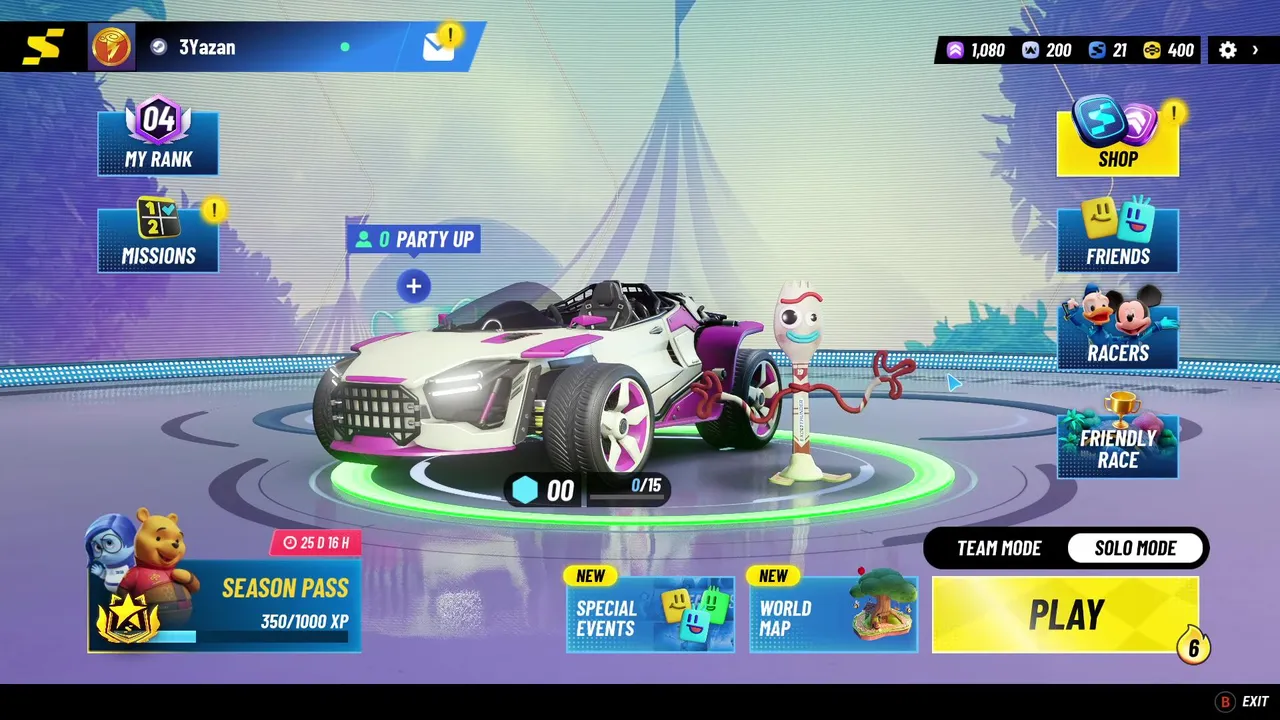Expand the top bar with the arrow

1256,50
